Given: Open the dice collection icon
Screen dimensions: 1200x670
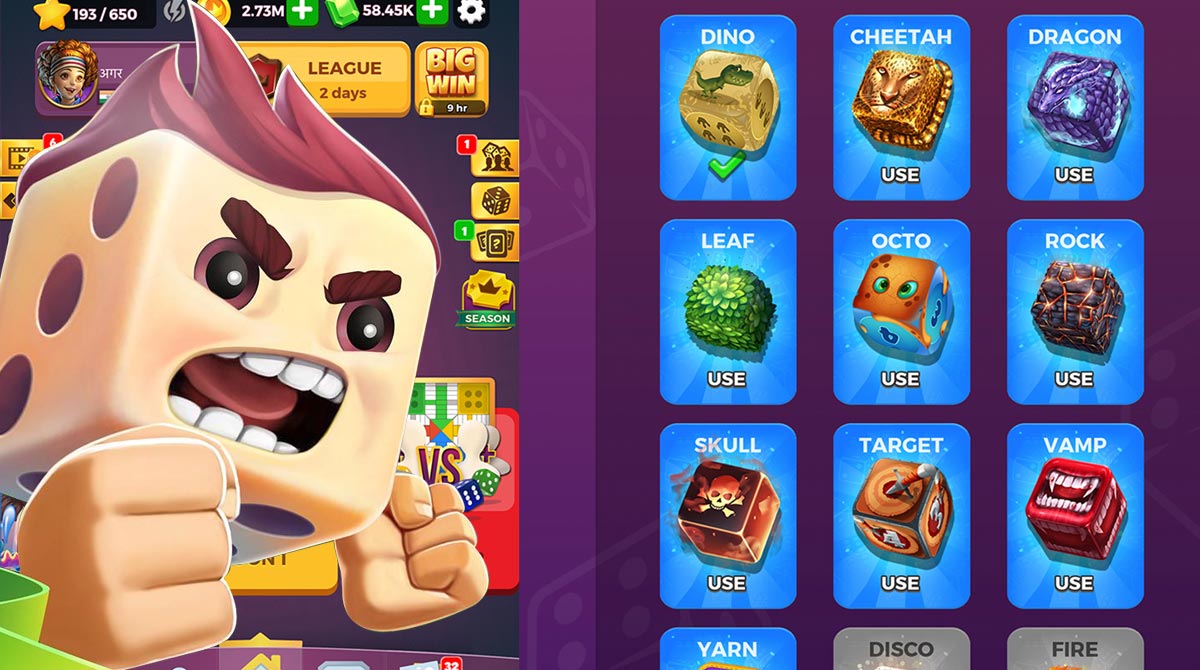Looking at the screenshot, I should click(494, 202).
